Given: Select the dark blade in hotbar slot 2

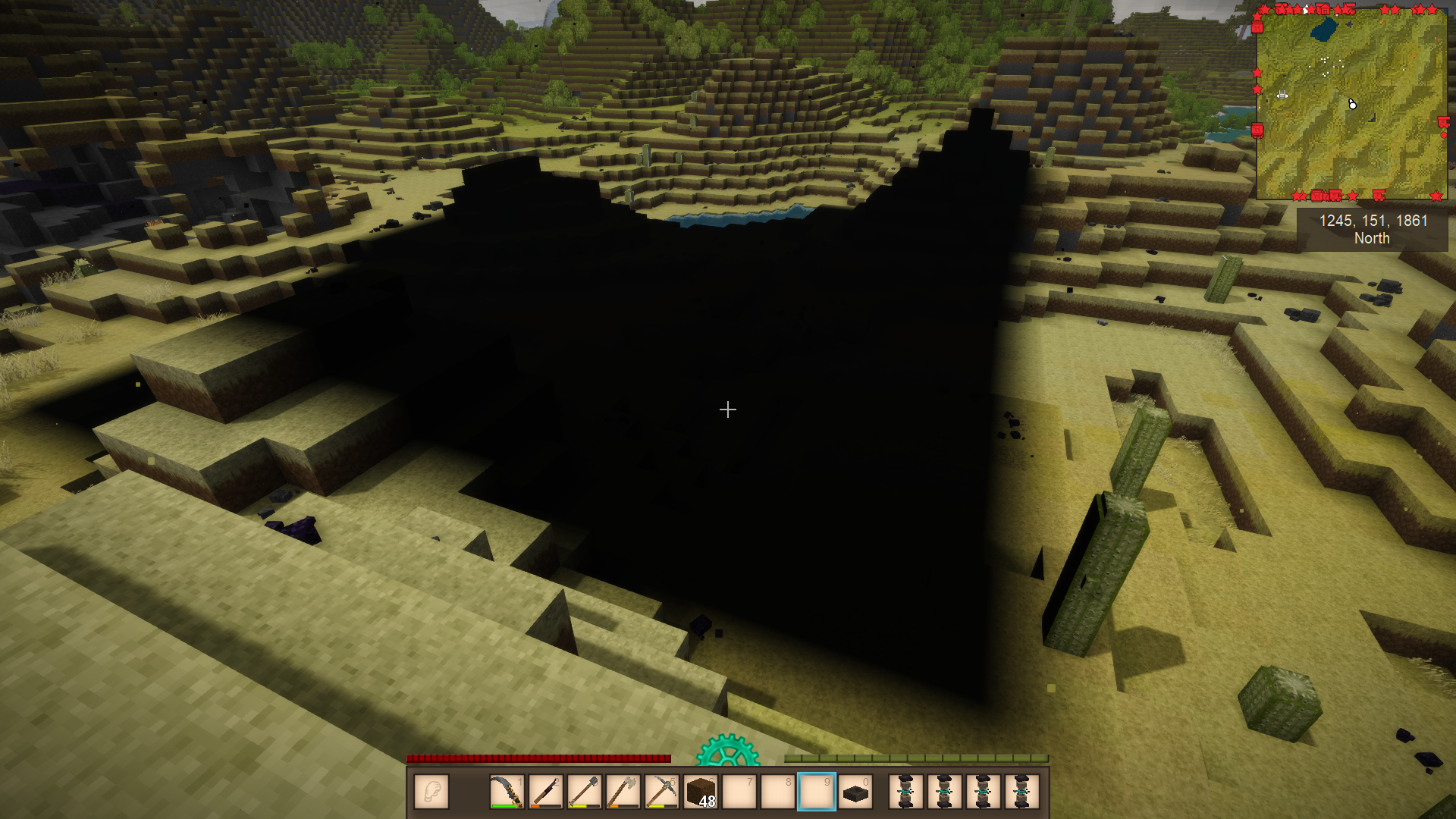Looking at the screenshot, I should [x=545, y=792].
